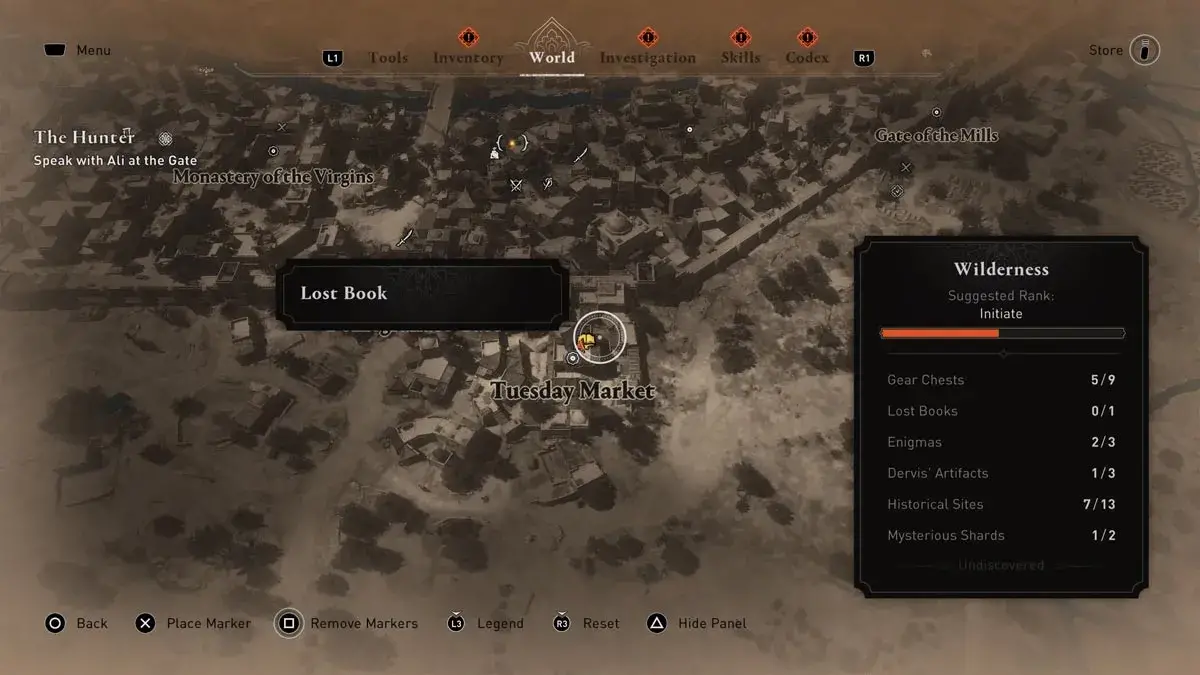The height and width of the screenshot is (675, 1200).
Task: Pick the Dervis' Artifacts row
Action: coord(1001,473)
